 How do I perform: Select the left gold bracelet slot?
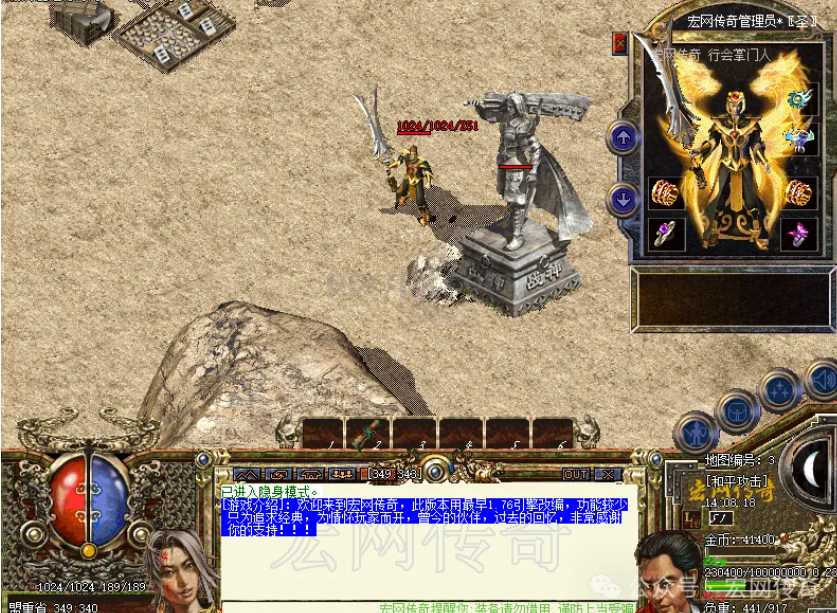tap(664, 193)
